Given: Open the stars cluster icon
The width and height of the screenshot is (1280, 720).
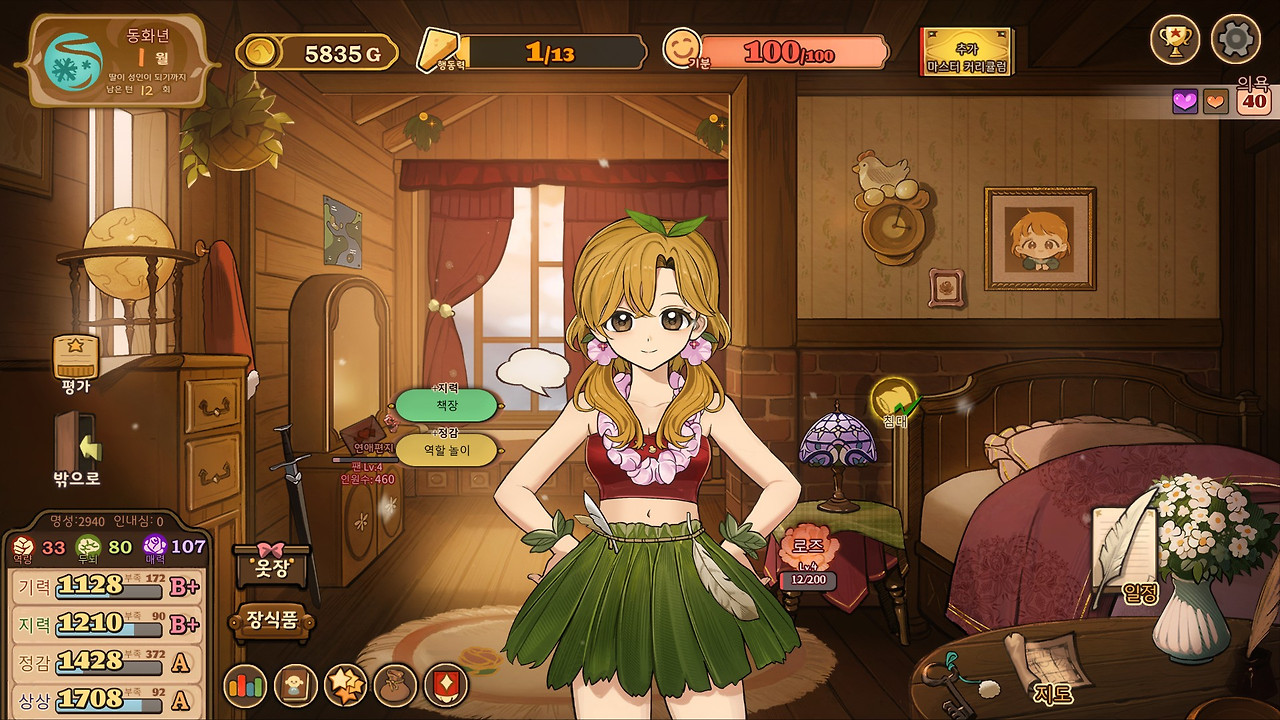Looking at the screenshot, I should pyautogui.click(x=346, y=685).
